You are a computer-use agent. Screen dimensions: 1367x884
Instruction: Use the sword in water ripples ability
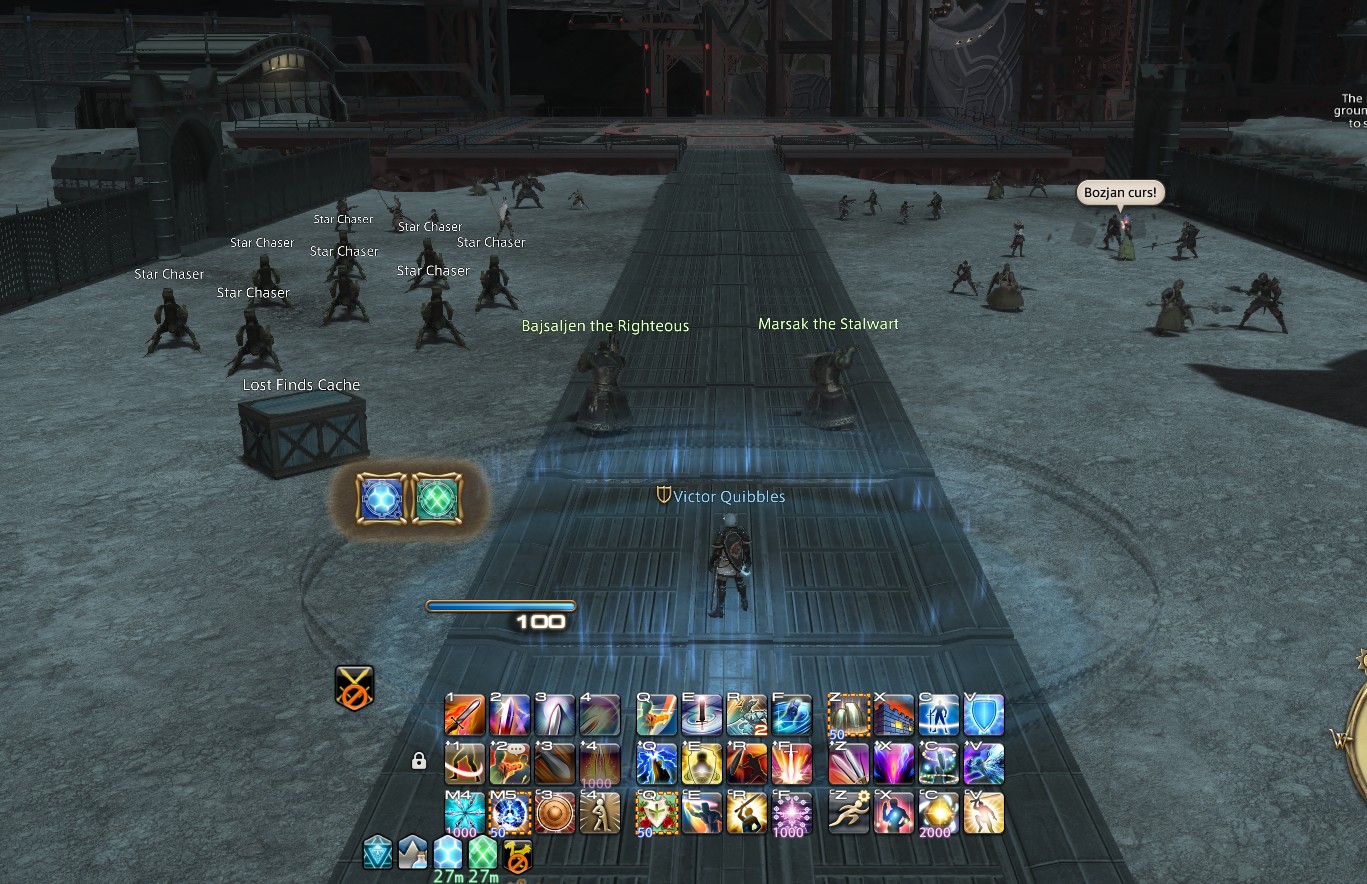(x=701, y=715)
